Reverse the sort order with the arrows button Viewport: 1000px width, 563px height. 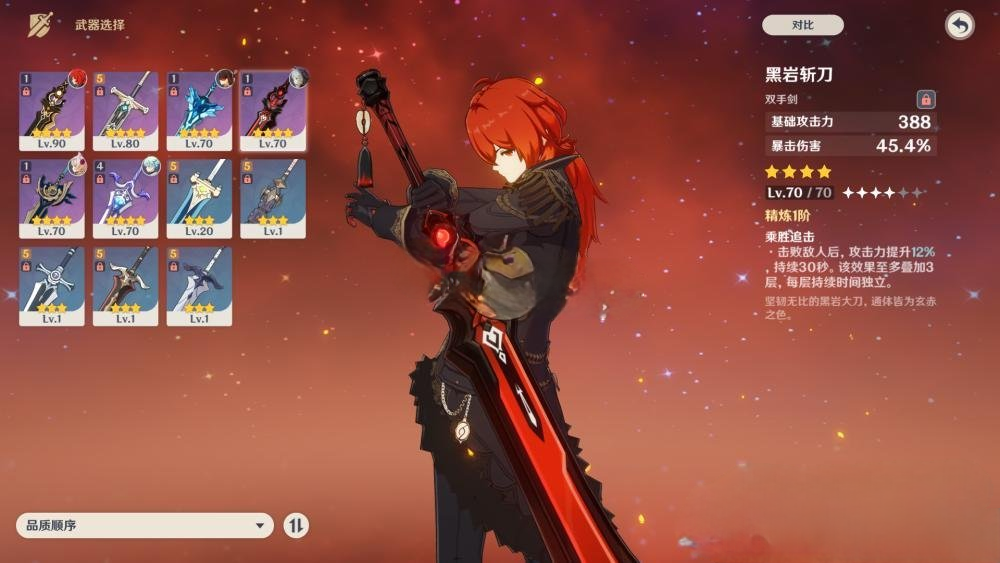pyautogui.click(x=296, y=525)
